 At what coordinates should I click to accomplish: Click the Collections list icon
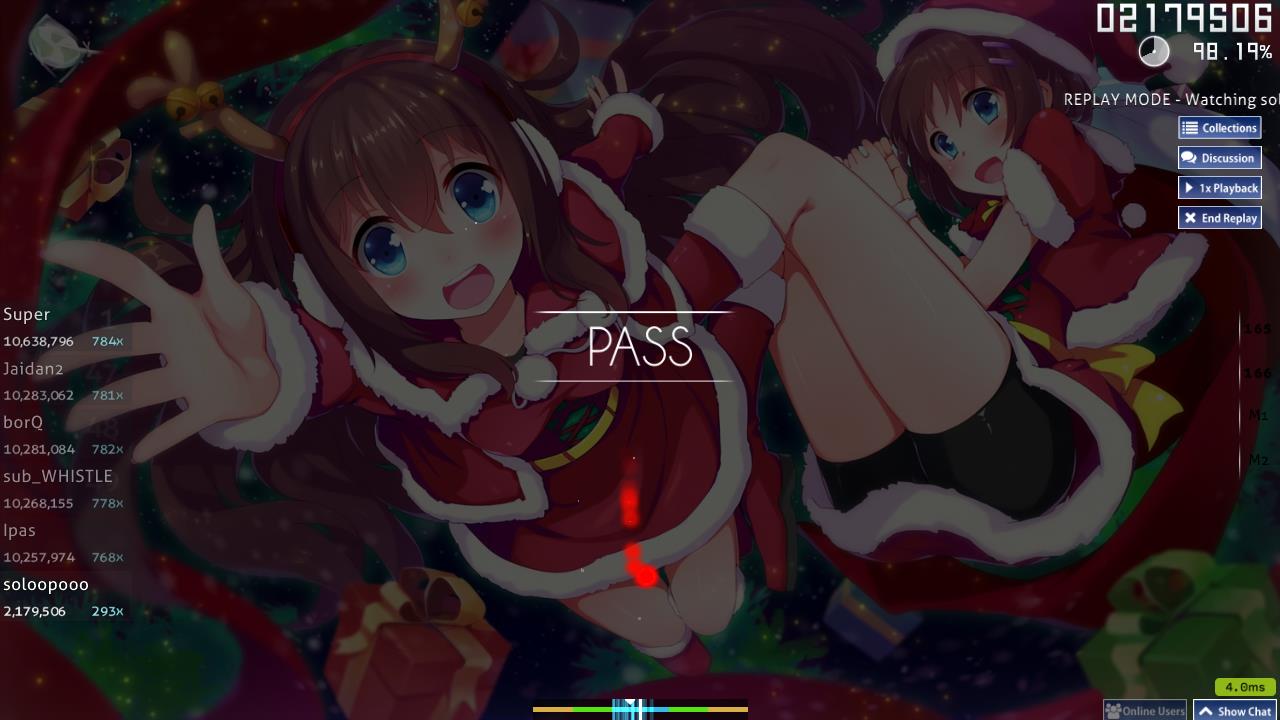click(x=1189, y=127)
